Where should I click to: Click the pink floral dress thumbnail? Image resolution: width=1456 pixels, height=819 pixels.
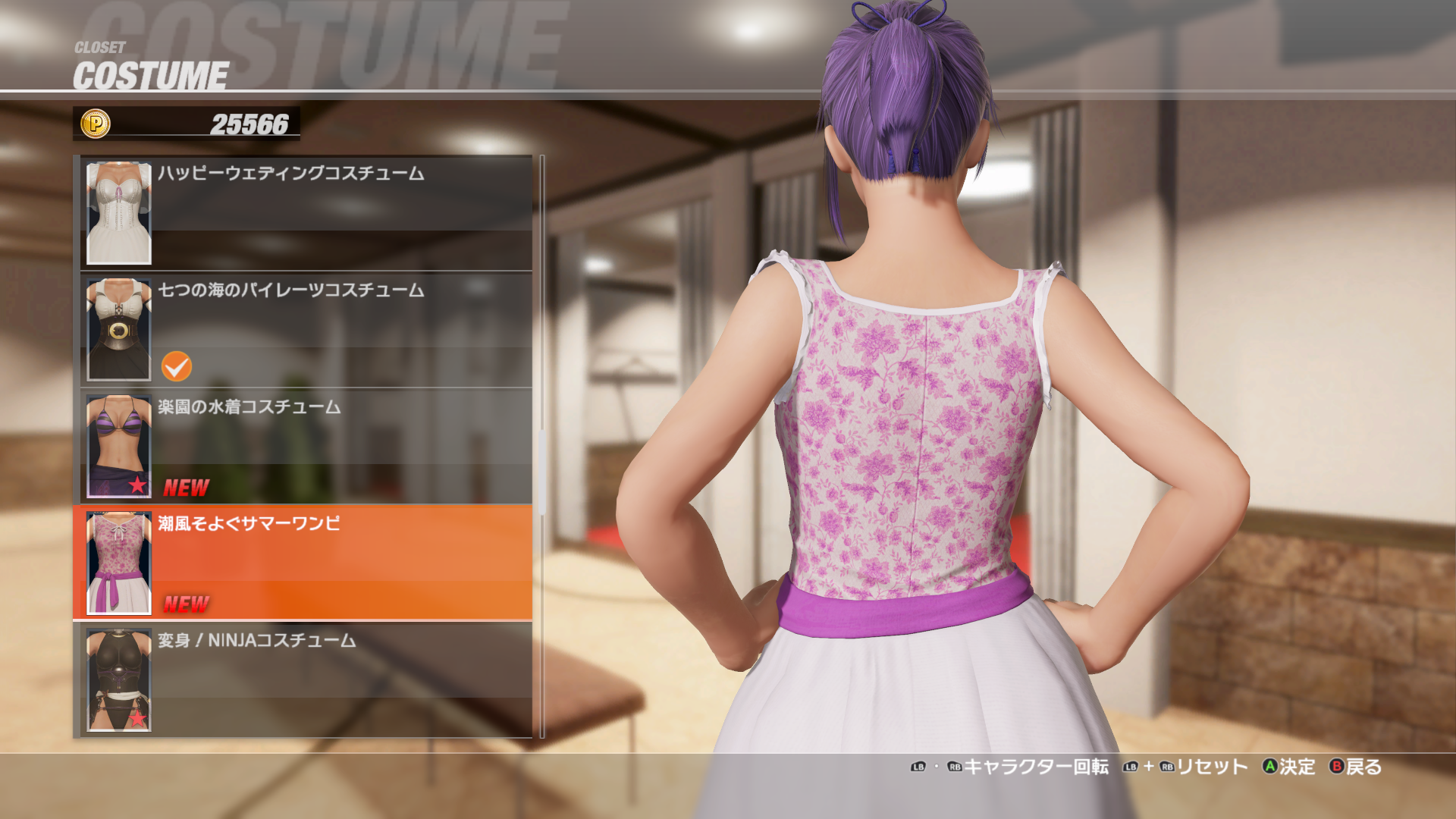(119, 563)
